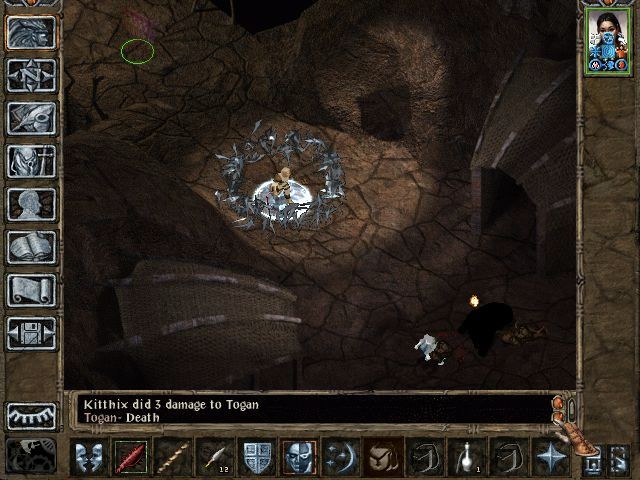The image size is (640, 480).
Task: Open the priest scroll screen
Action: coord(32,290)
